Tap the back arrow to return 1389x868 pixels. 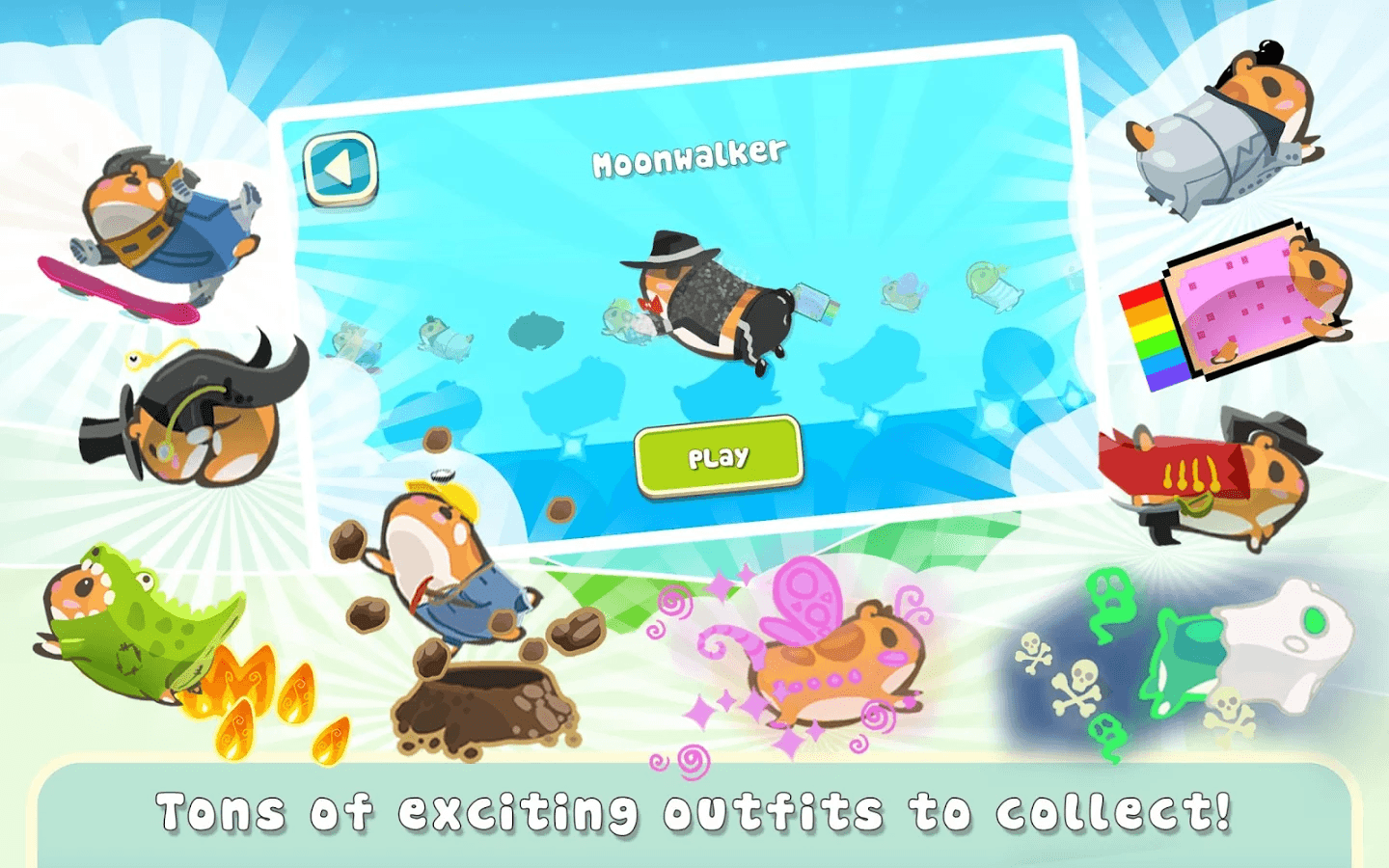[x=338, y=169]
